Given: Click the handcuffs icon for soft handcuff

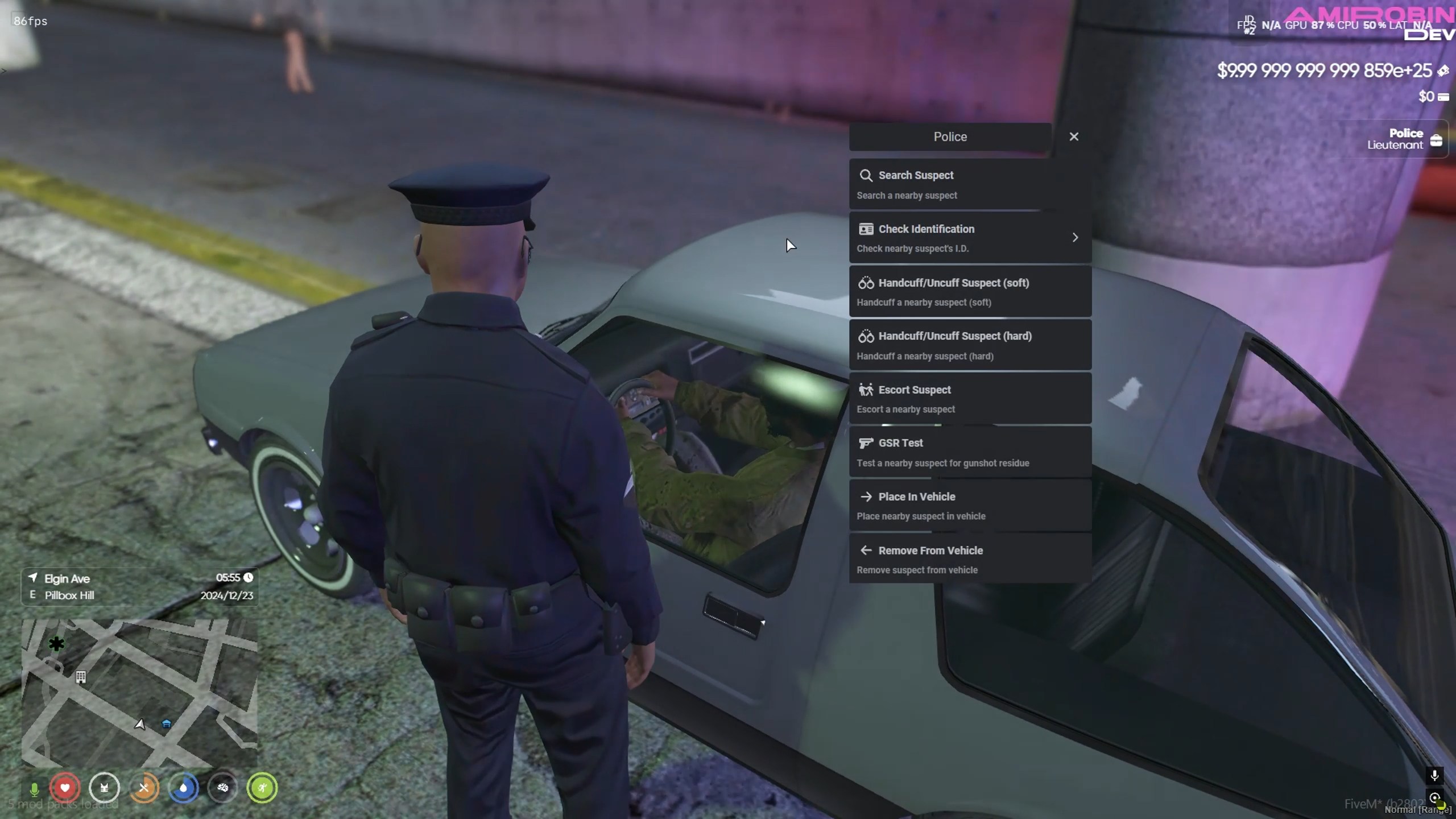Looking at the screenshot, I should pos(867,282).
